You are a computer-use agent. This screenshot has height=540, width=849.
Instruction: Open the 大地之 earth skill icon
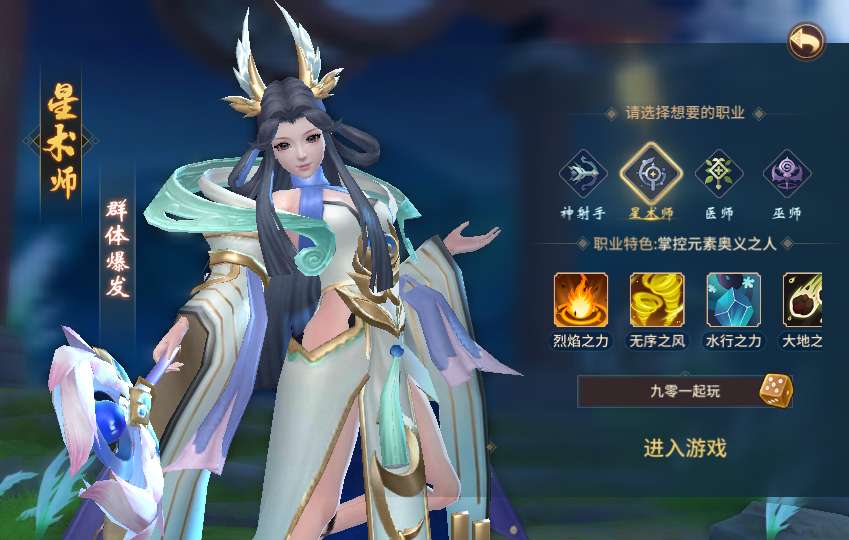[804, 300]
